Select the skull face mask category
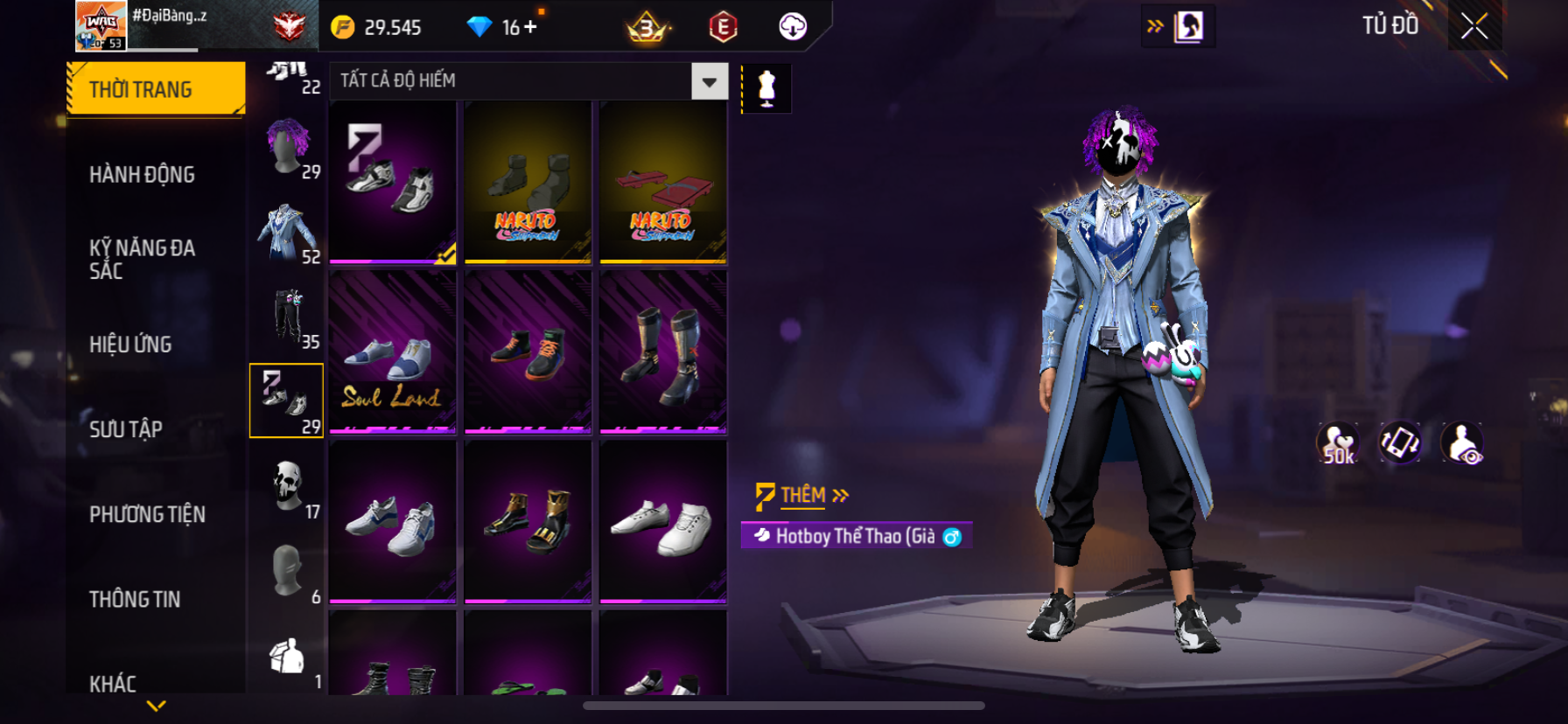This screenshot has width=1568, height=724. (288, 486)
